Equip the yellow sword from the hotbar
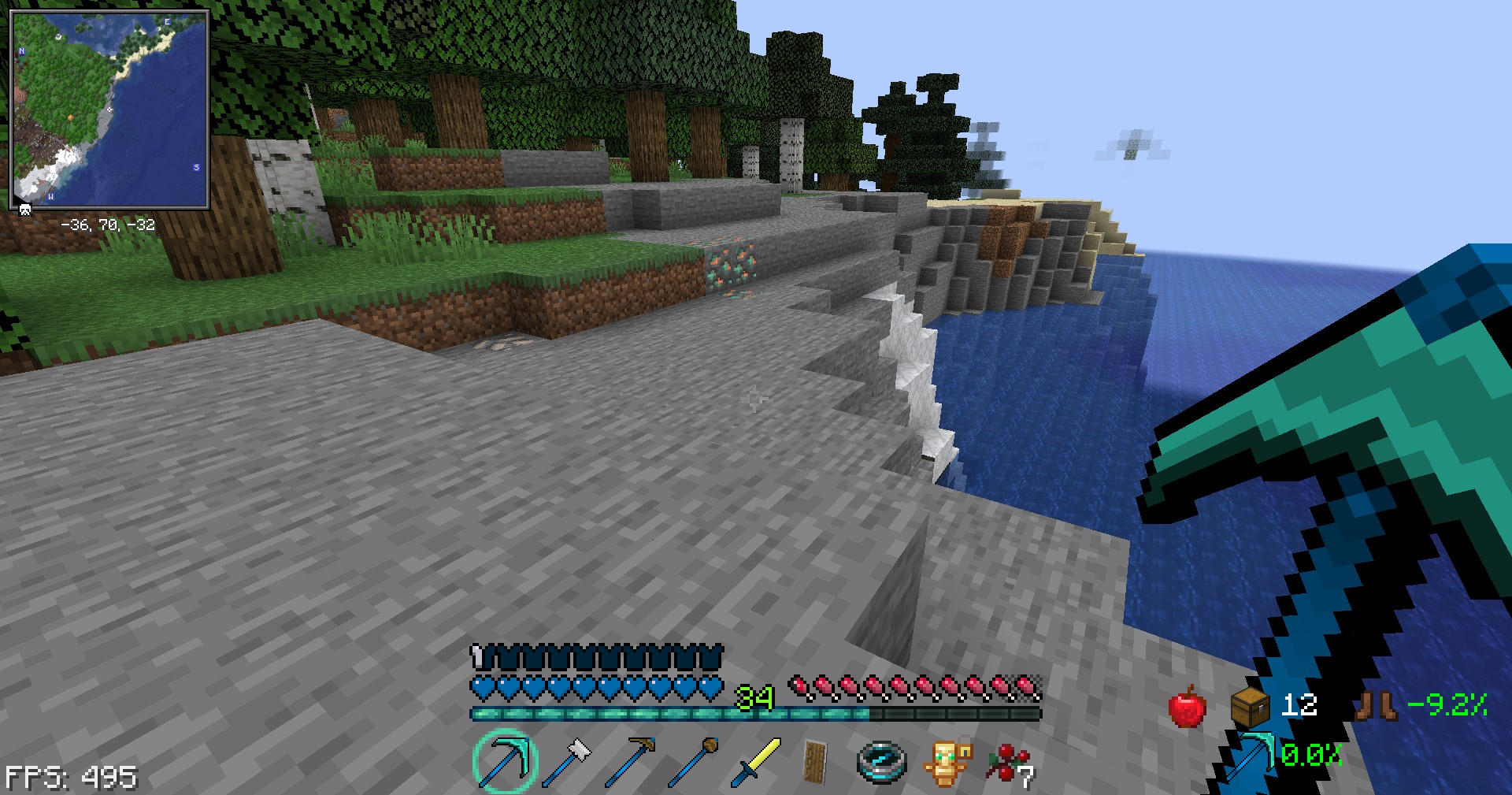The image size is (1512, 795). tap(756, 761)
